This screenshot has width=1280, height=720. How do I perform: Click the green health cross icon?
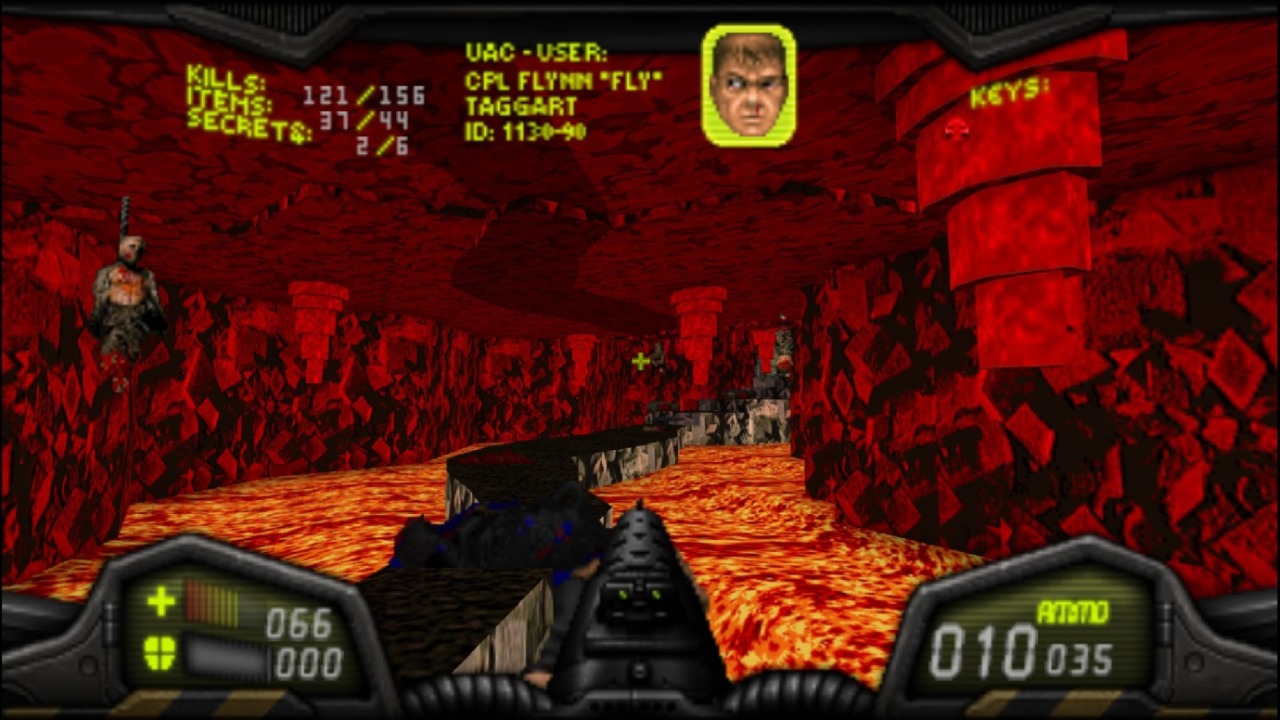coord(161,601)
